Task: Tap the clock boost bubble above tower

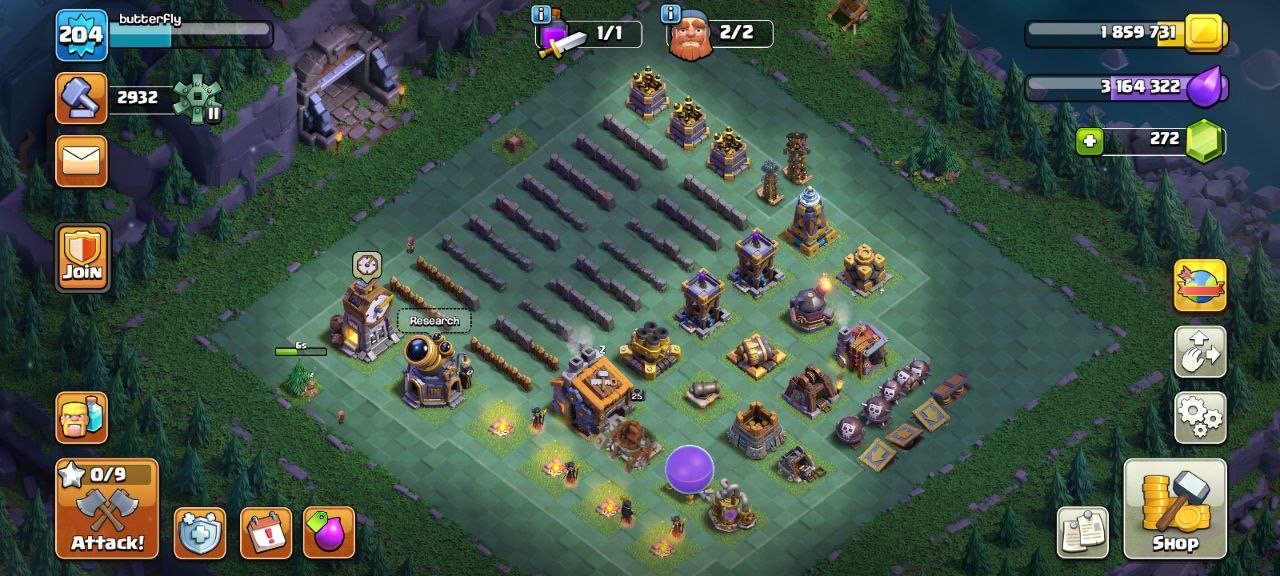Action: click(x=367, y=265)
